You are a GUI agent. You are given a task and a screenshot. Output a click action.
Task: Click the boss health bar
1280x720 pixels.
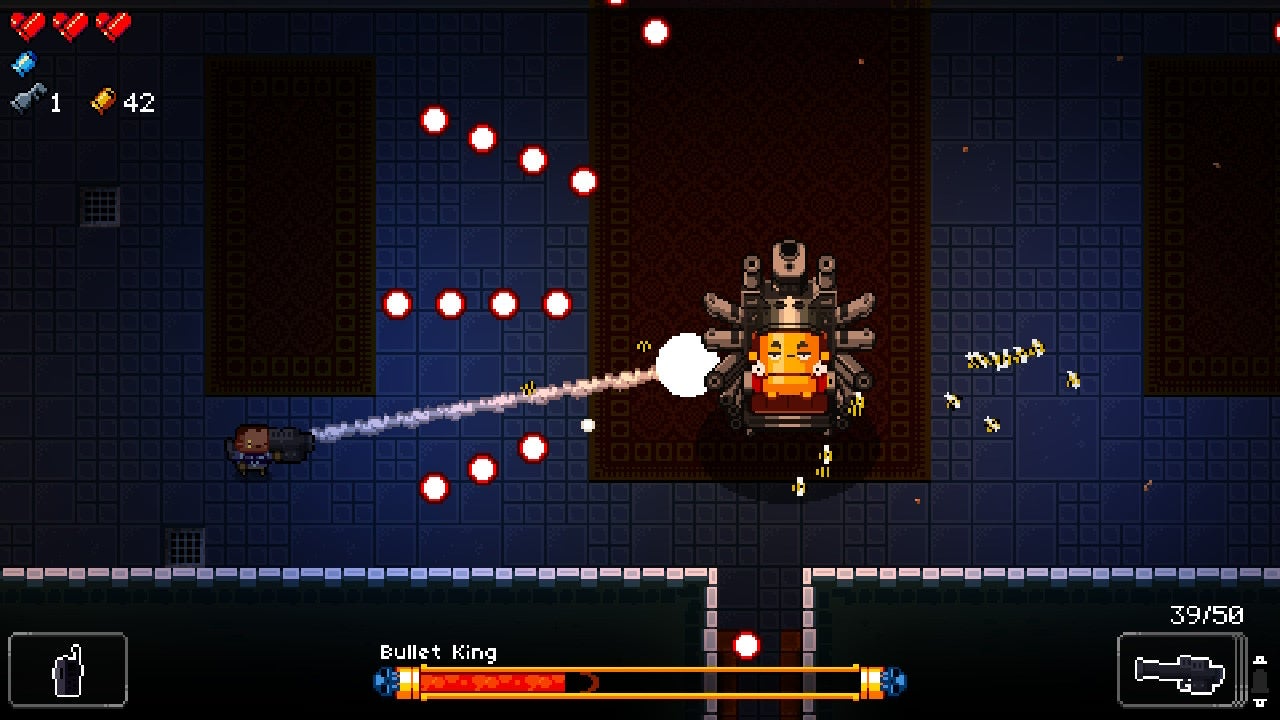[640, 684]
